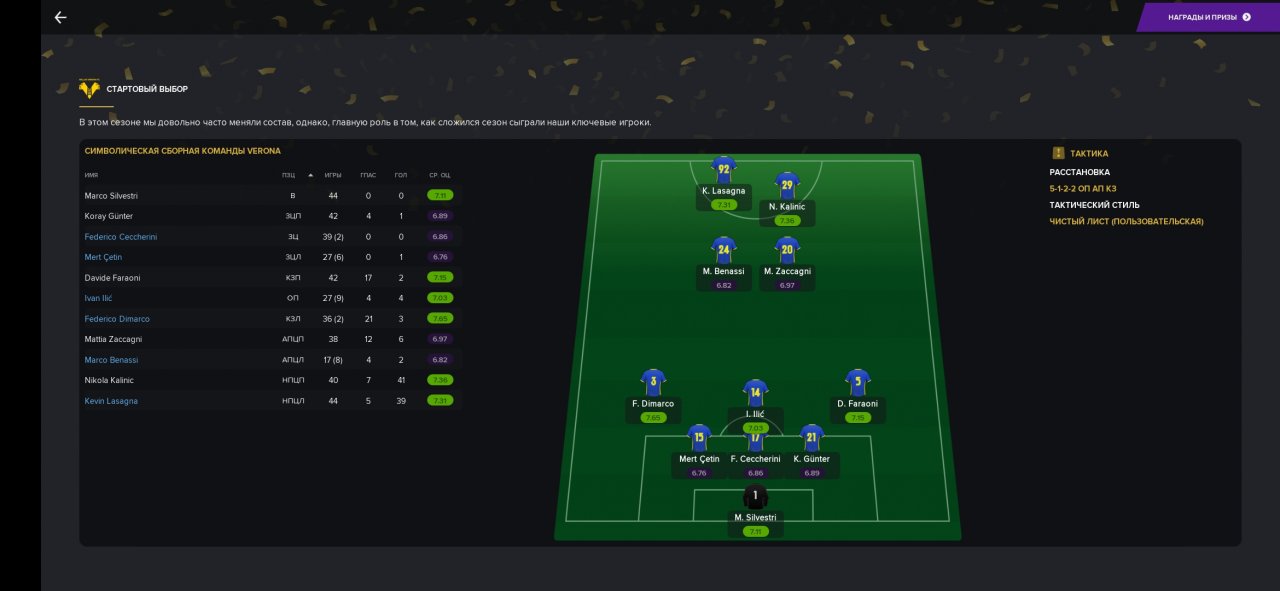Image resolution: width=1280 pixels, height=591 pixels.
Task: Click Federico Dimarco's name in the table
Action: point(117,319)
